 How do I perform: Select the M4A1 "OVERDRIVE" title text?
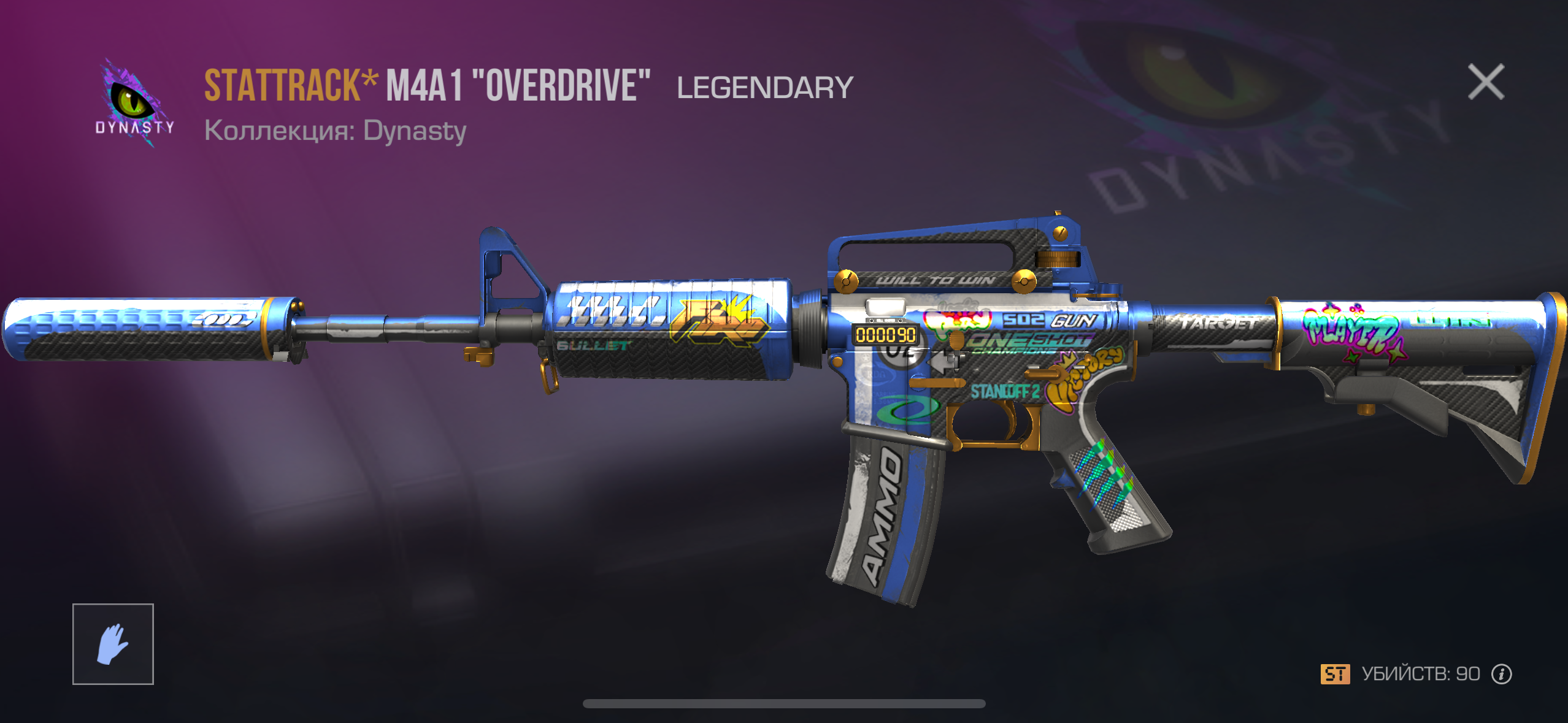[x=518, y=86]
